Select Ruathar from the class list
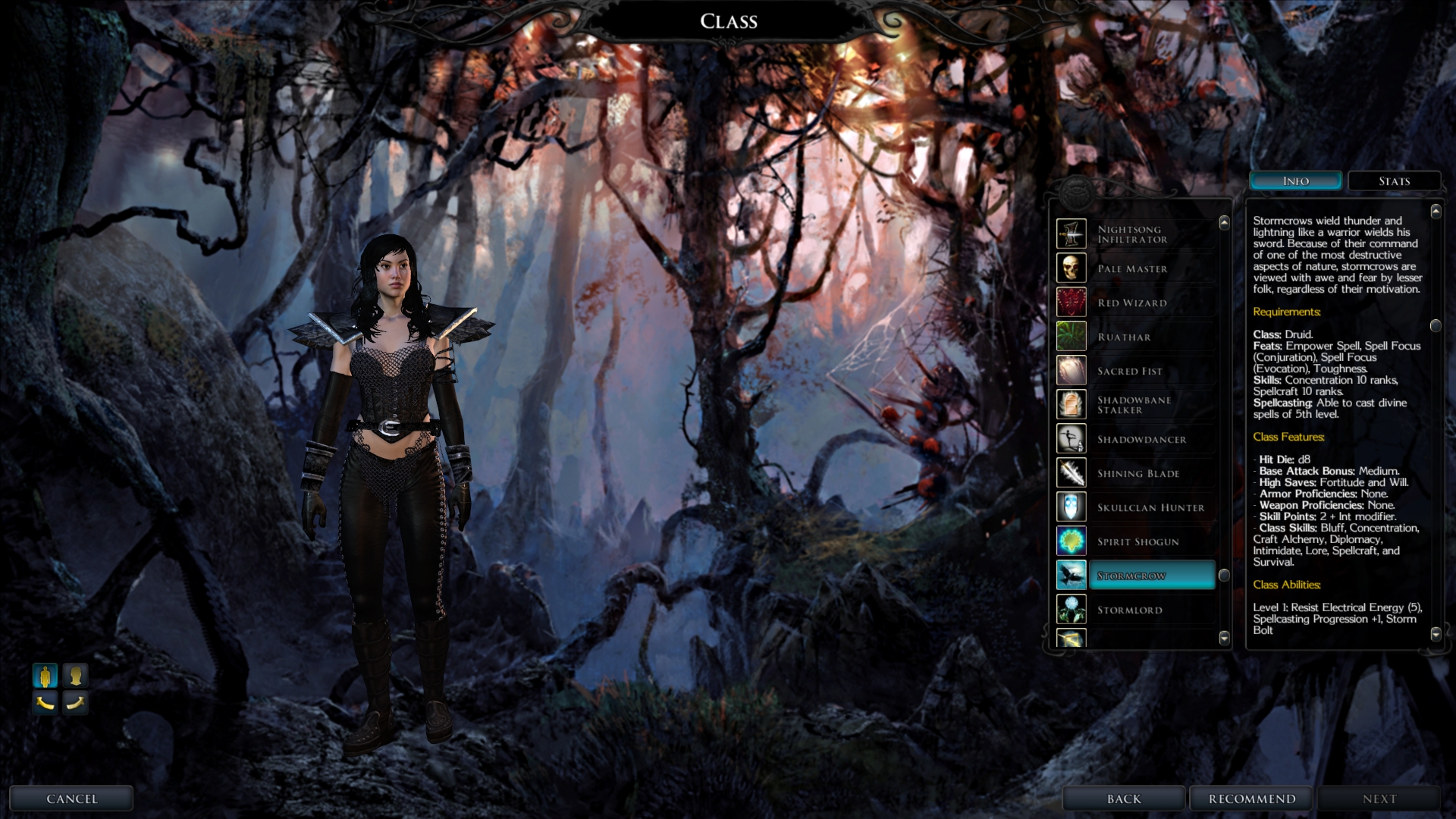The height and width of the screenshot is (819, 1456). click(x=1125, y=337)
